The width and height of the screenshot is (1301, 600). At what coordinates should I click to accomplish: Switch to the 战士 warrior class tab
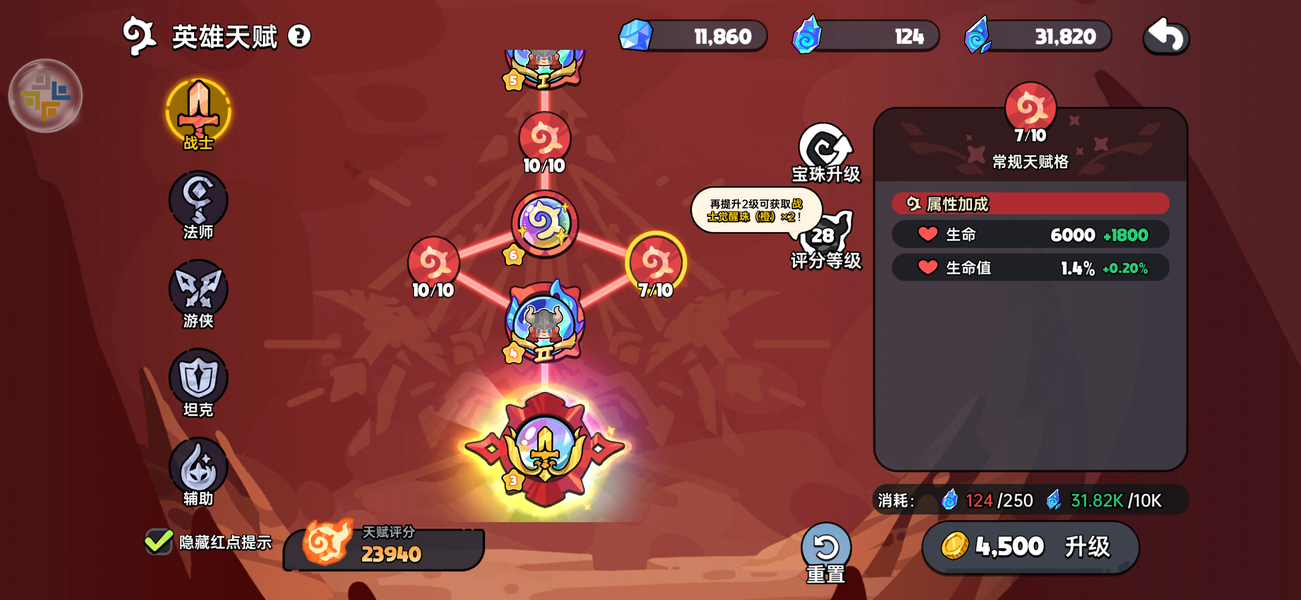[198, 111]
